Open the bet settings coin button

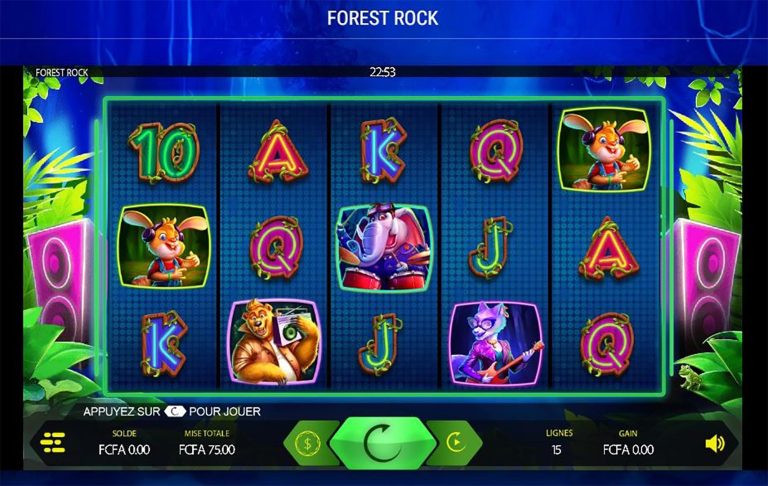pos(307,442)
